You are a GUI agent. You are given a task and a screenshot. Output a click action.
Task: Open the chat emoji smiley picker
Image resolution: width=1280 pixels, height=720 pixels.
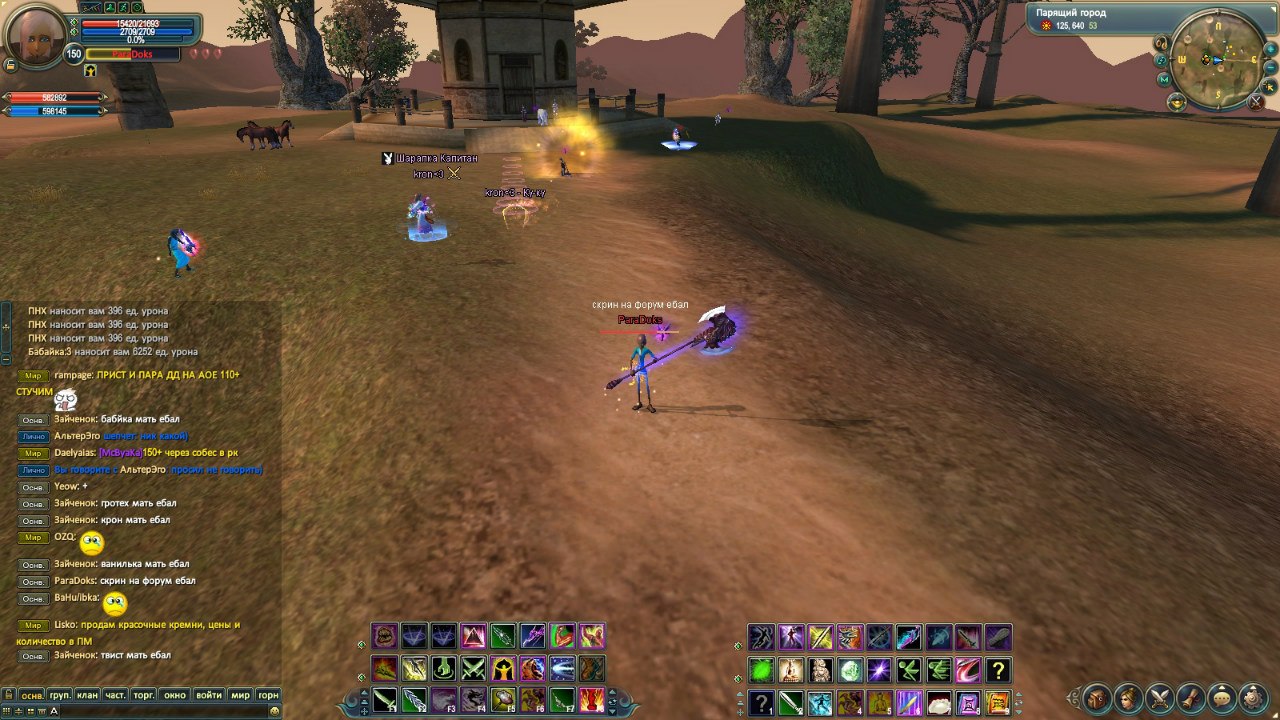[274, 710]
